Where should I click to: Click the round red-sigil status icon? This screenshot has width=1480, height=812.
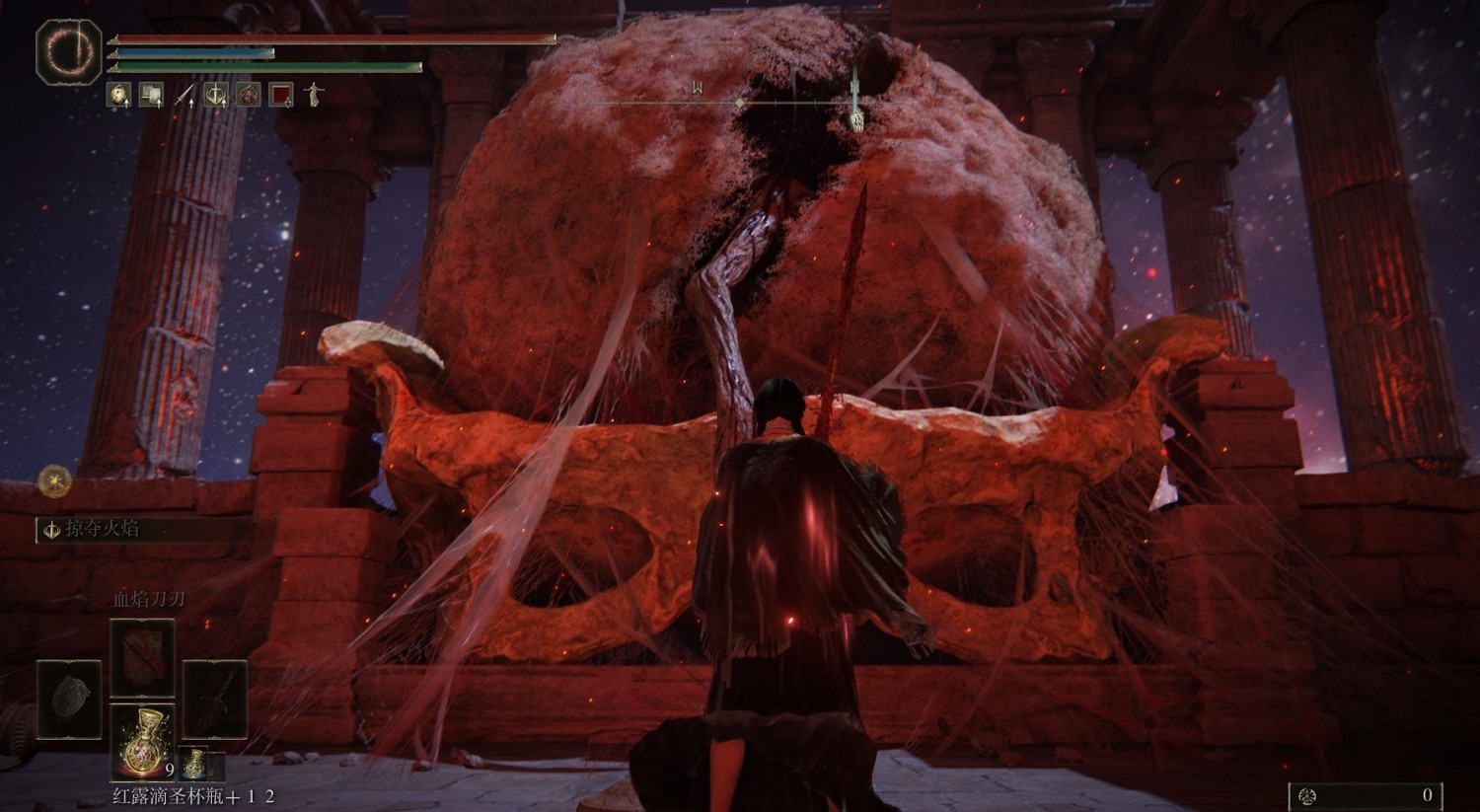coord(249,95)
